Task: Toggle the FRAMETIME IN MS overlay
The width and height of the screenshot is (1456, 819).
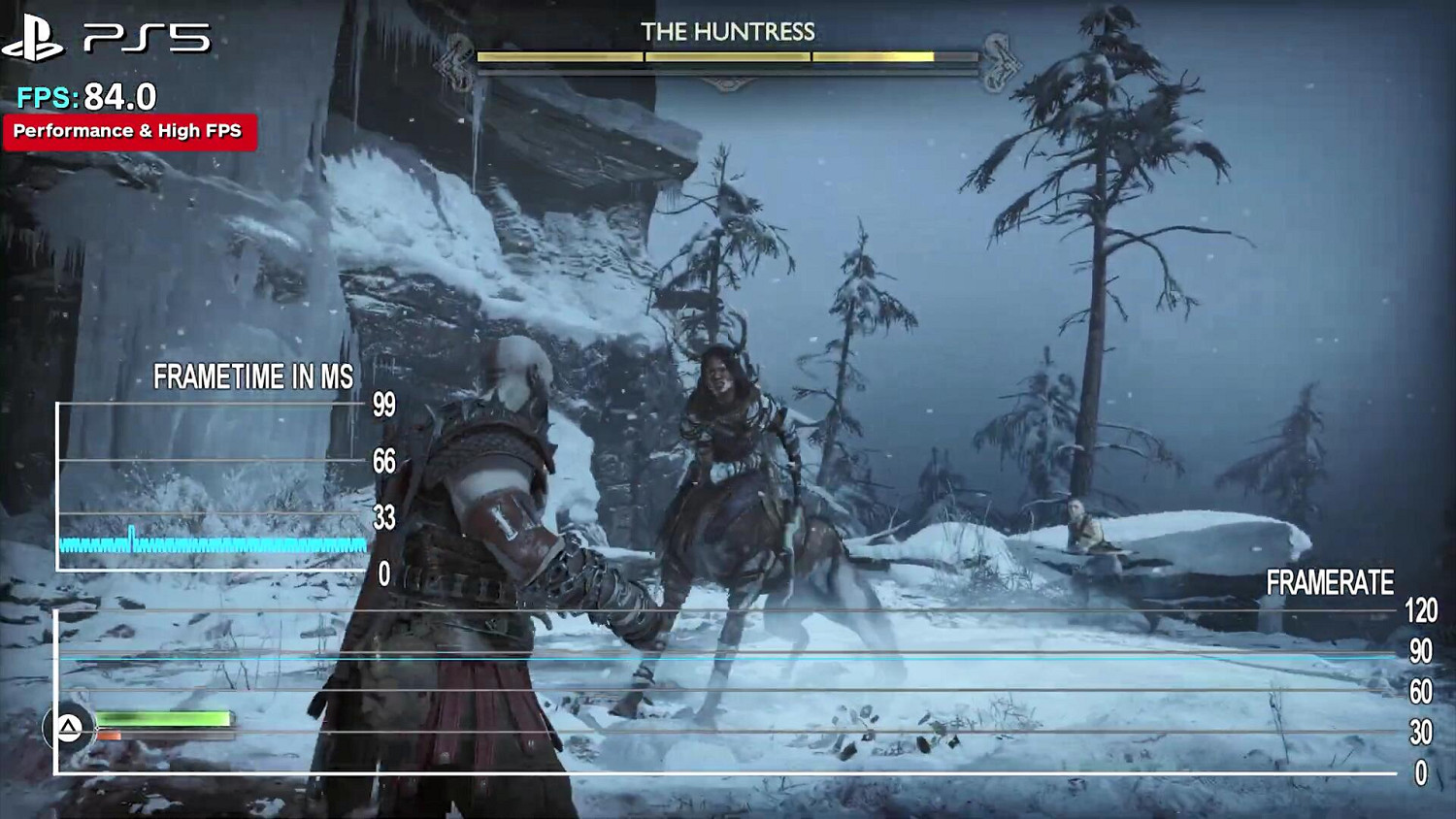Action: click(252, 376)
